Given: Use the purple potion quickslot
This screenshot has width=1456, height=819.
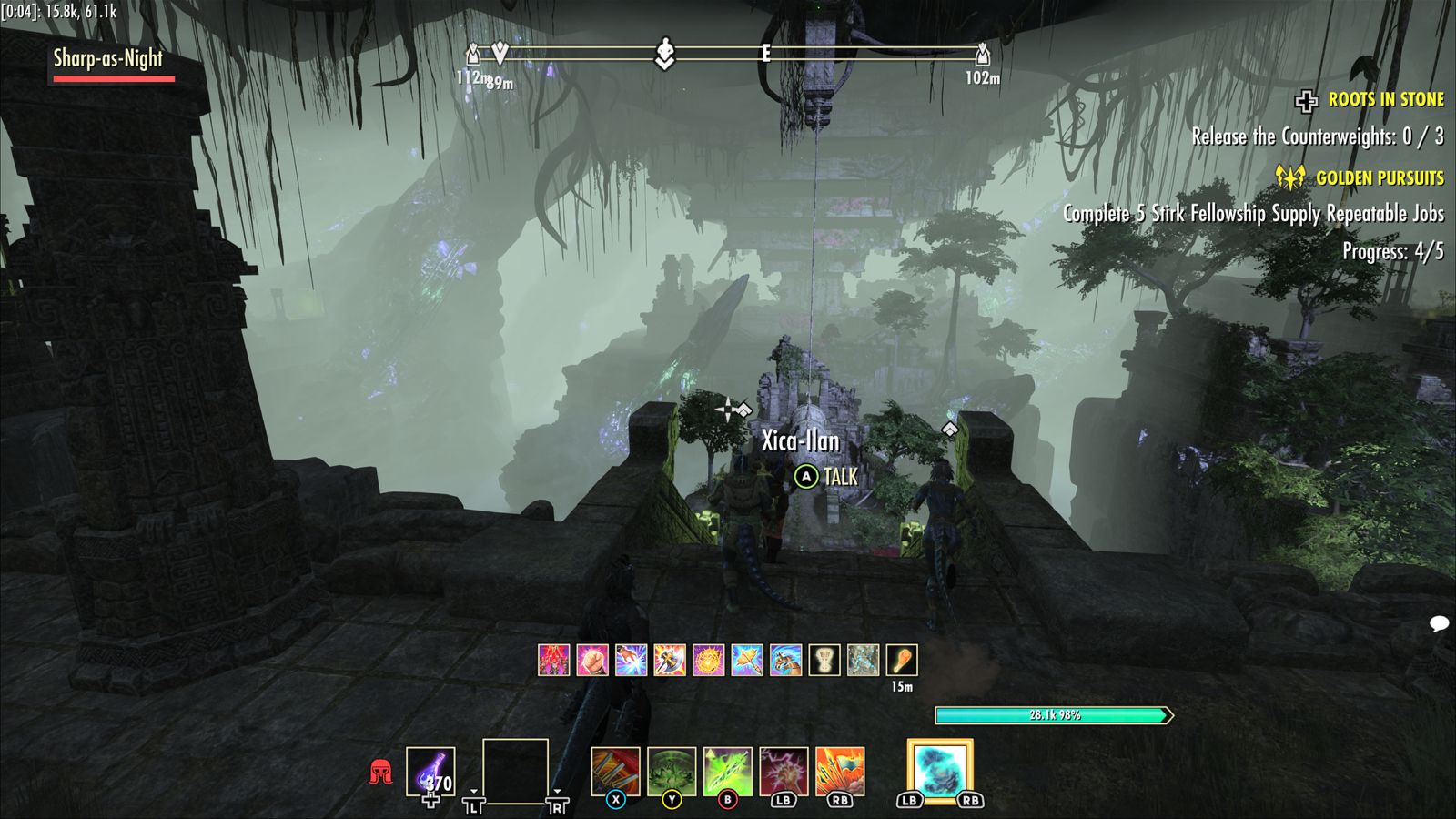Looking at the screenshot, I should click(x=430, y=772).
